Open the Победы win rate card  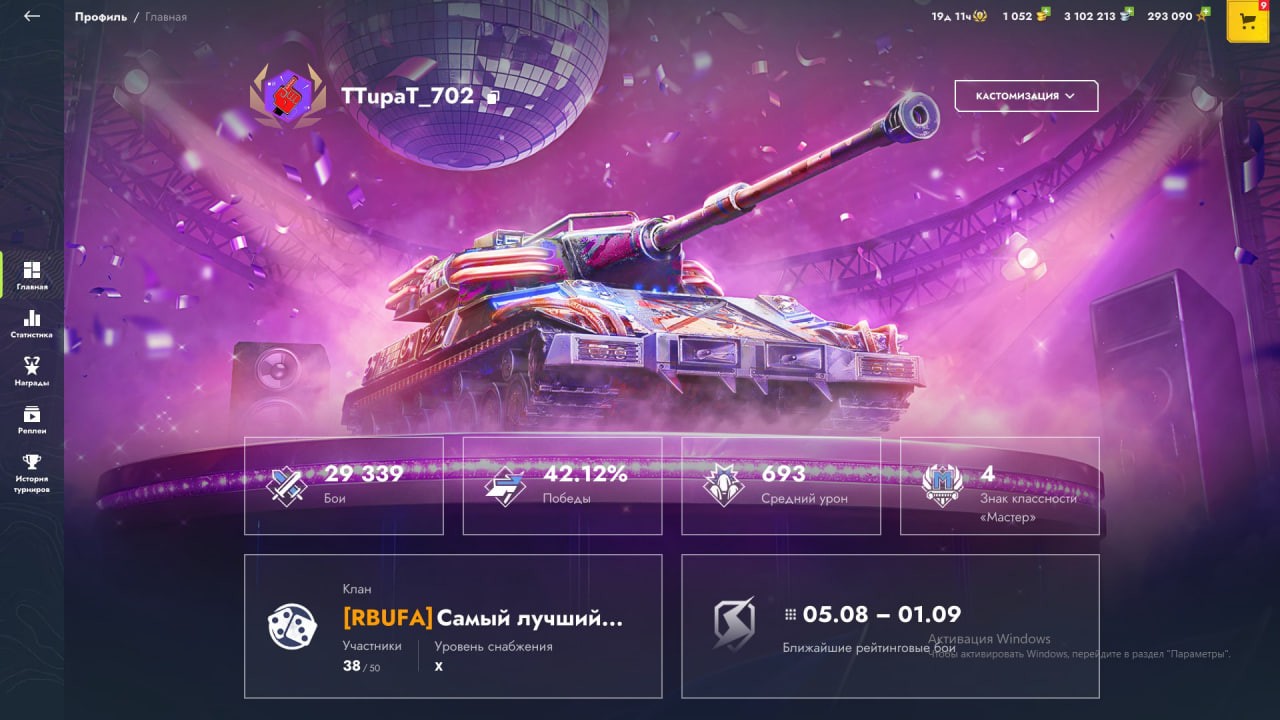(x=562, y=485)
